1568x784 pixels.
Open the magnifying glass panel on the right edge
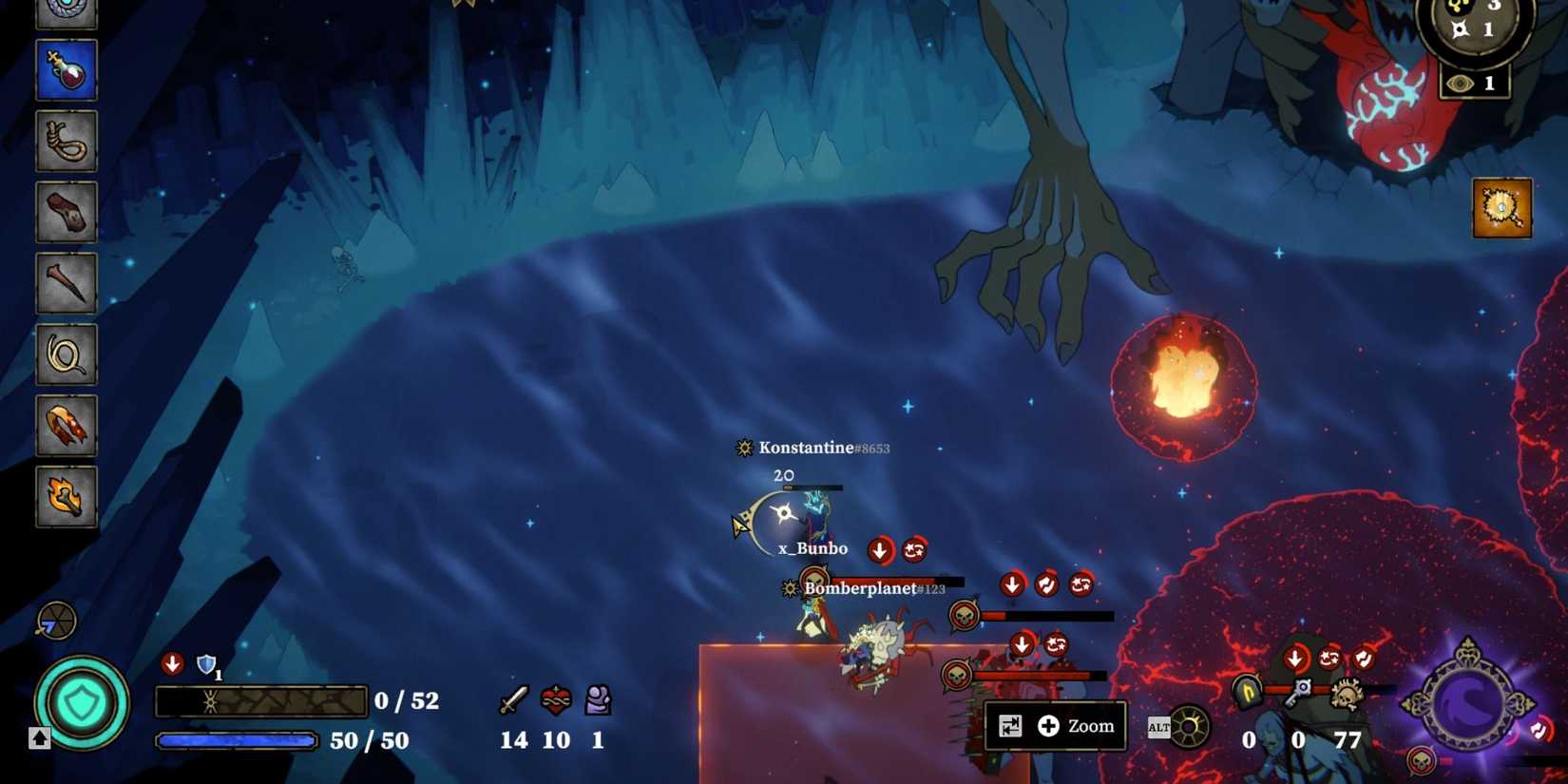pyautogui.click(x=1503, y=208)
